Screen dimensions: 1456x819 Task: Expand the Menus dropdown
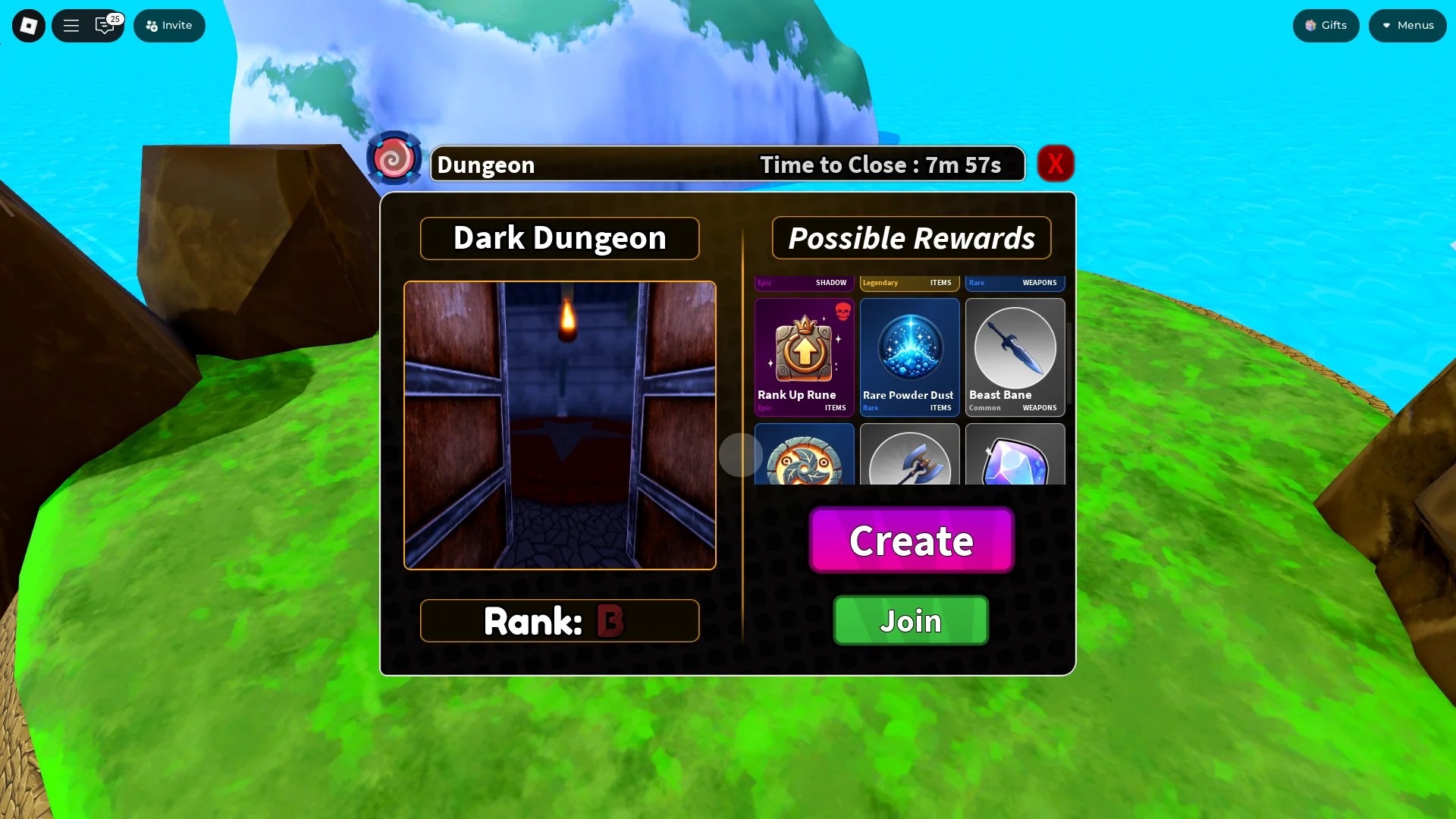(x=1407, y=25)
